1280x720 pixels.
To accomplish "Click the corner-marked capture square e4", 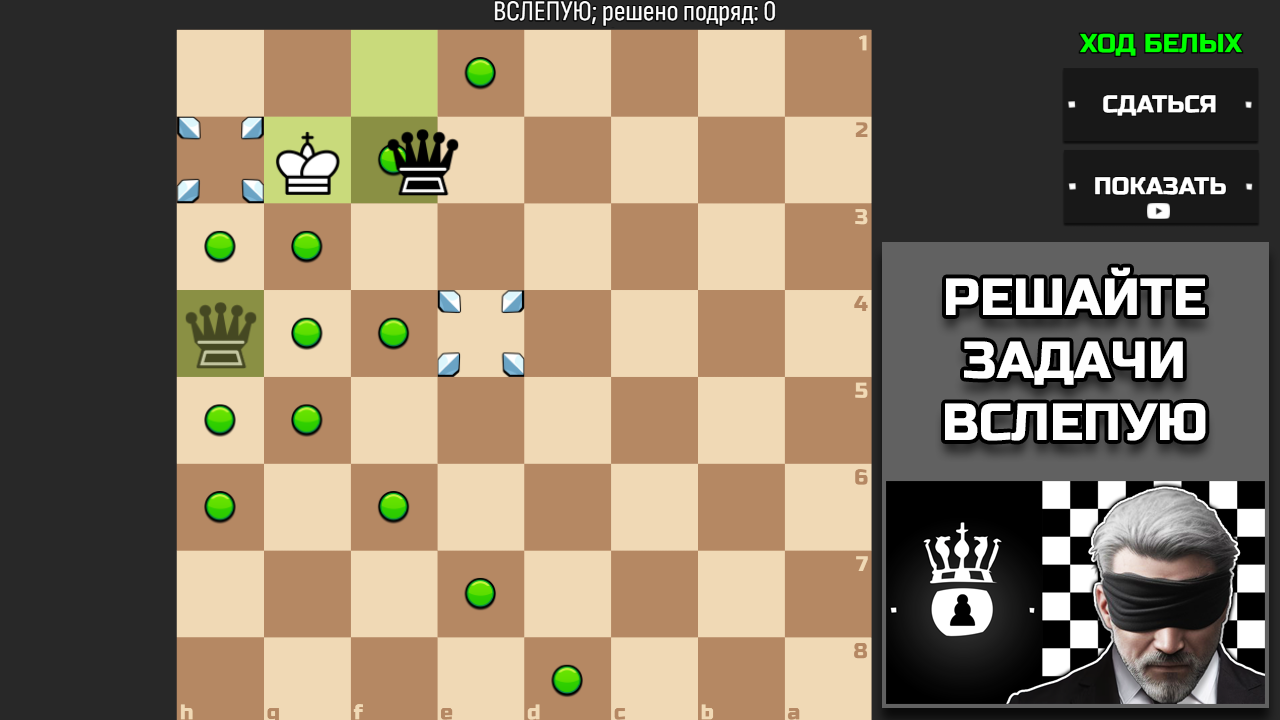I will [480, 333].
